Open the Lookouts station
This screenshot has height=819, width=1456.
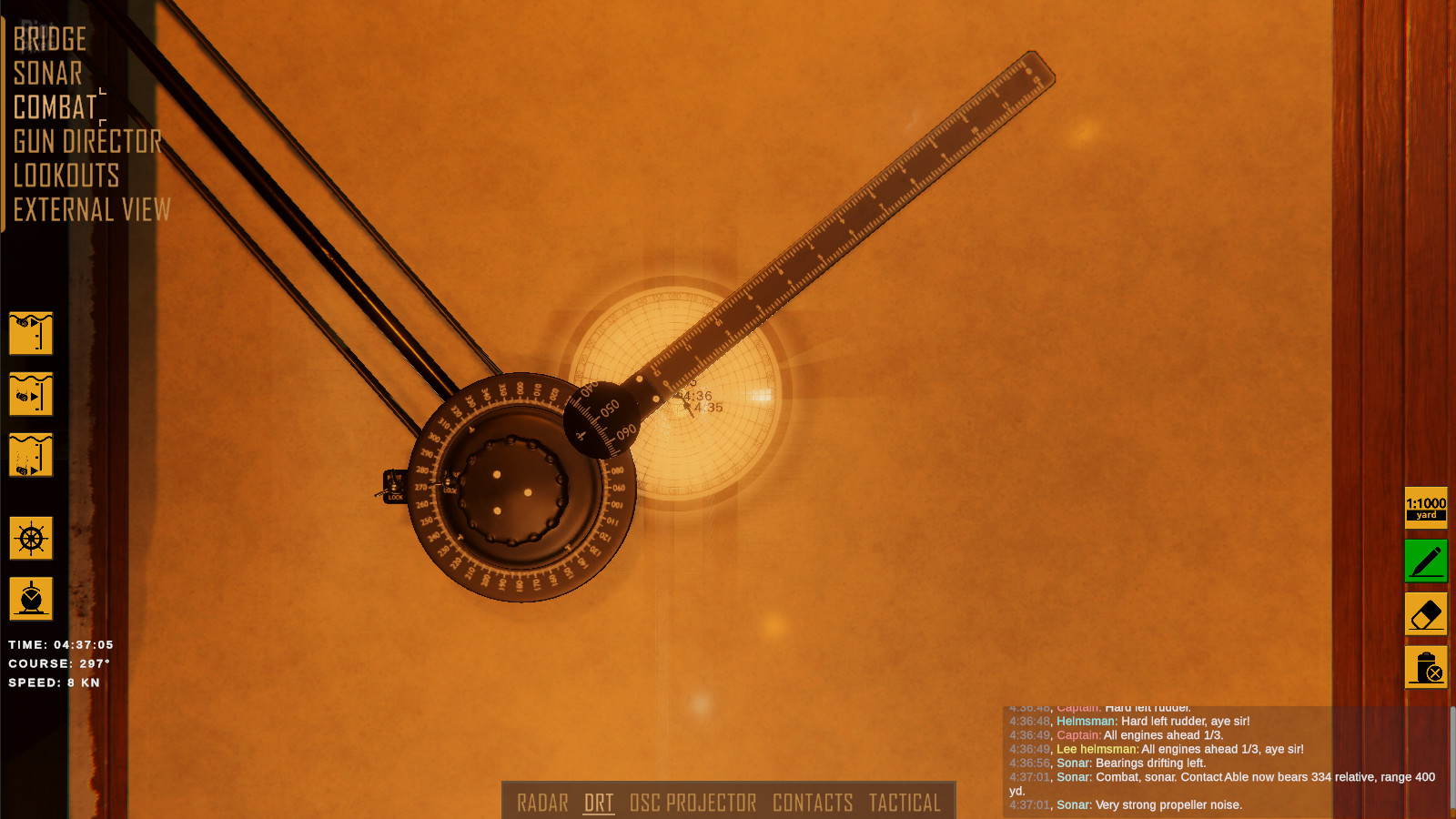pos(66,176)
